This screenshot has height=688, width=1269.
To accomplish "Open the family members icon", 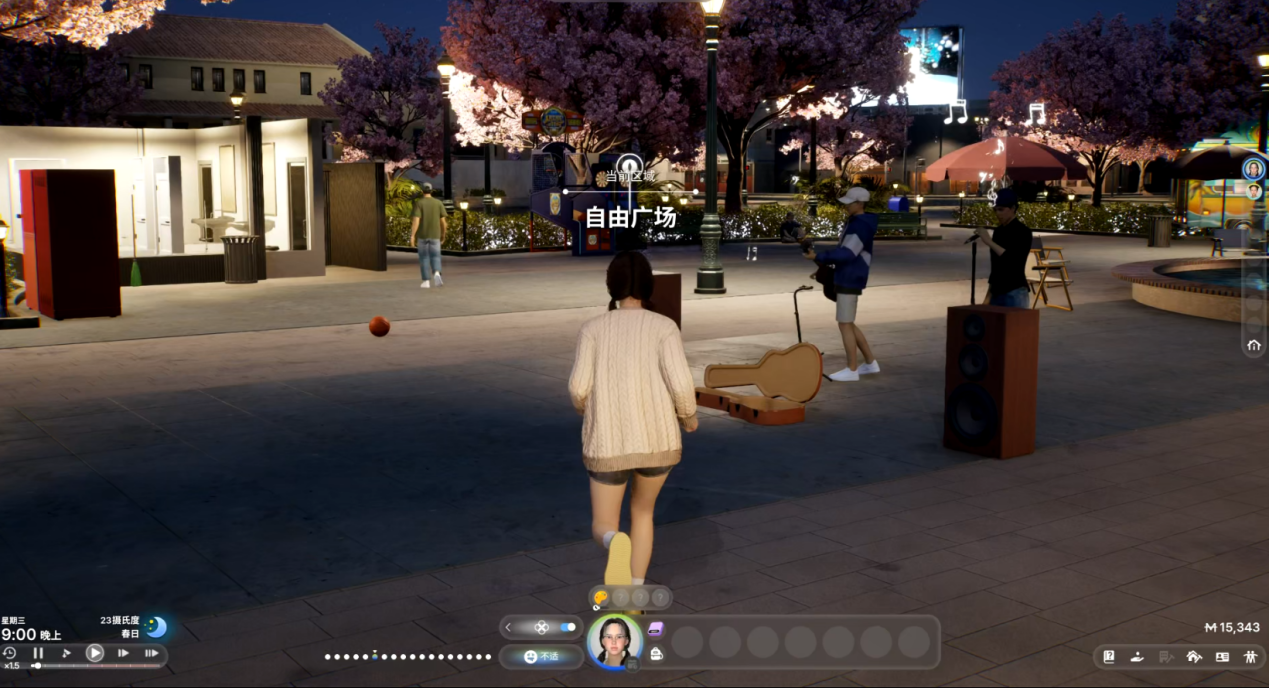I will 1250,657.
